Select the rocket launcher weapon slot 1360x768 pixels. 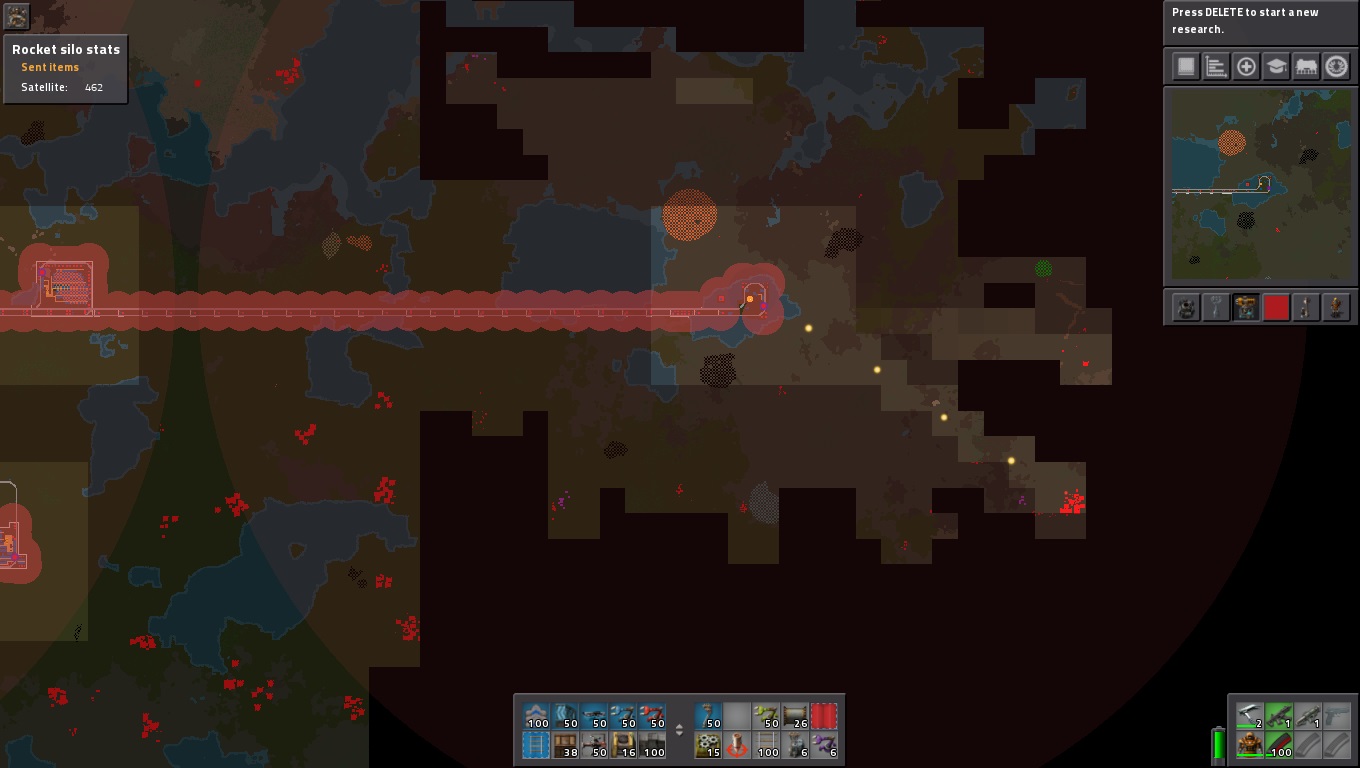[x=1308, y=716]
